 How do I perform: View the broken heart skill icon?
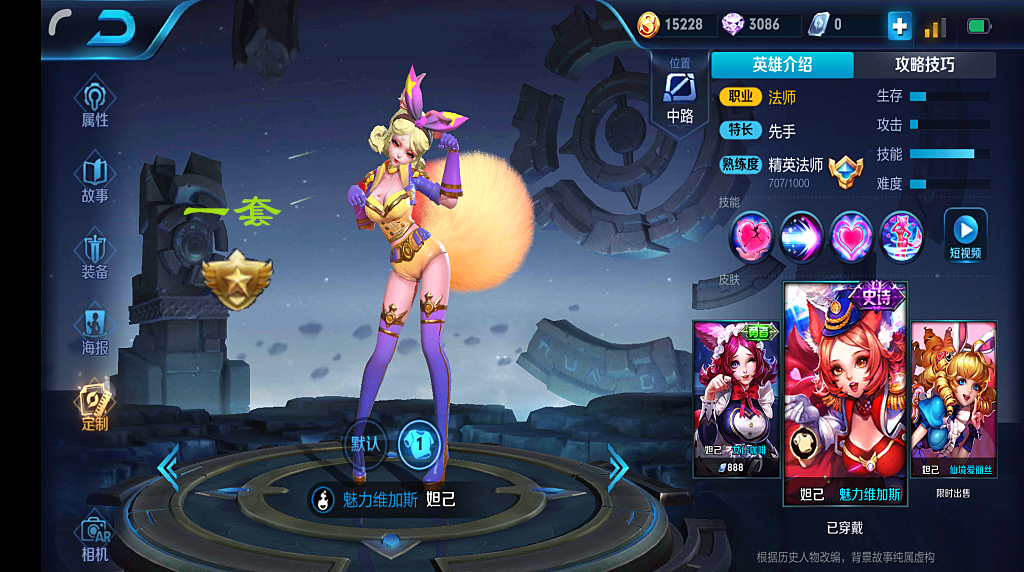click(x=750, y=236)
